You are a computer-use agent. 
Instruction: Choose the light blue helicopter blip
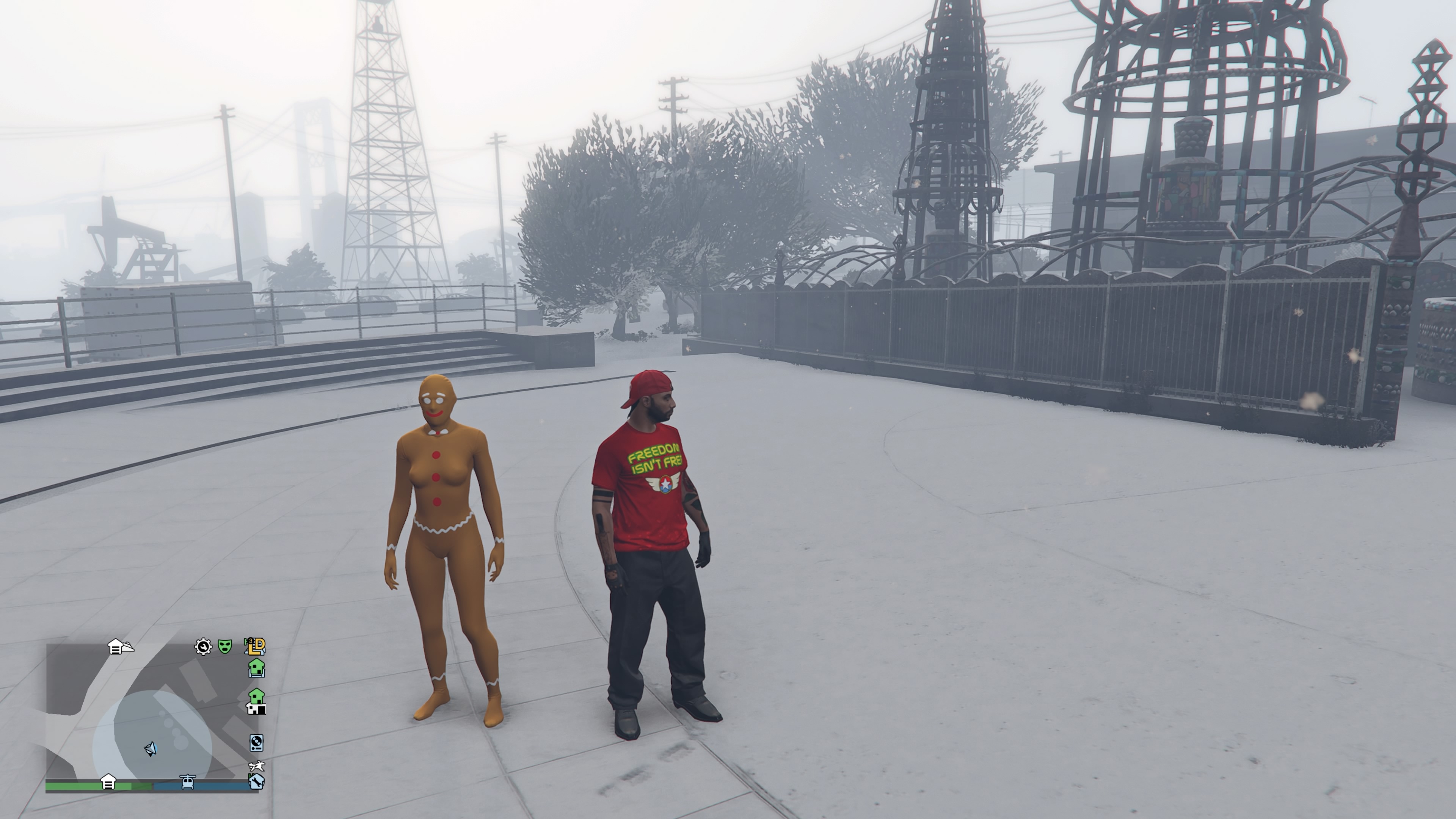pos(188,782)
